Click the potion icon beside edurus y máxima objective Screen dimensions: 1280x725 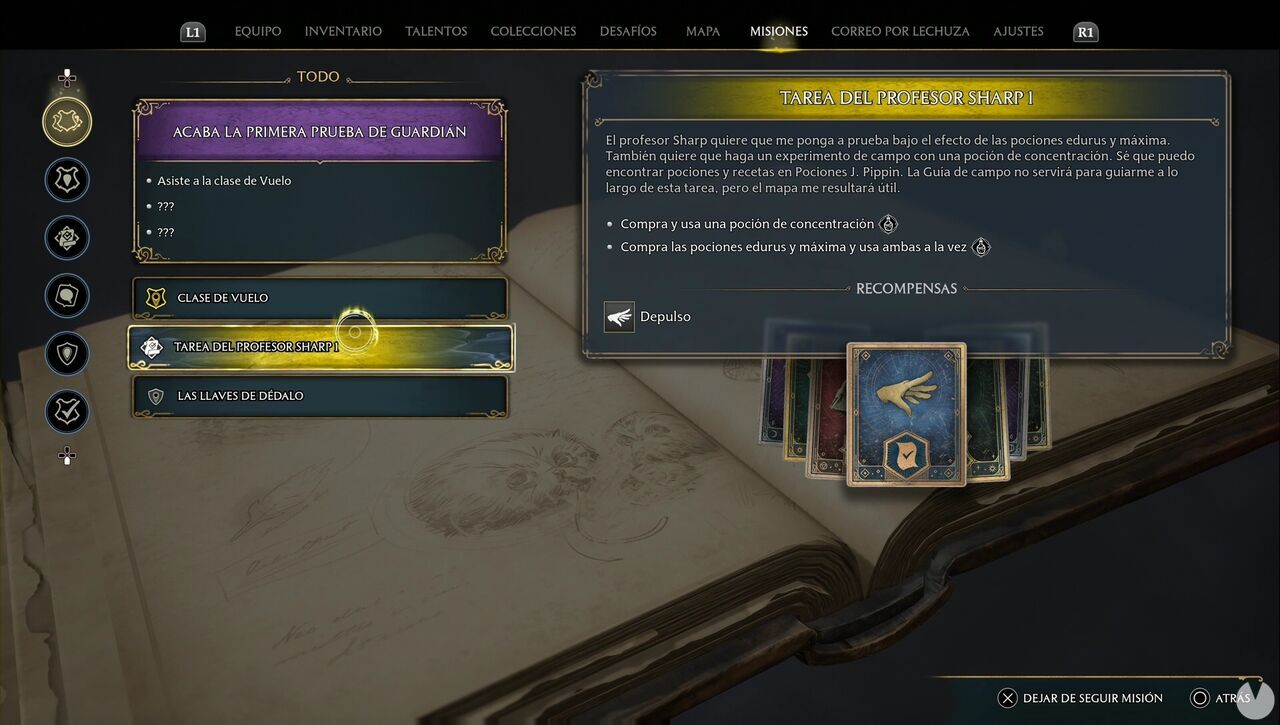pos(980,245)
